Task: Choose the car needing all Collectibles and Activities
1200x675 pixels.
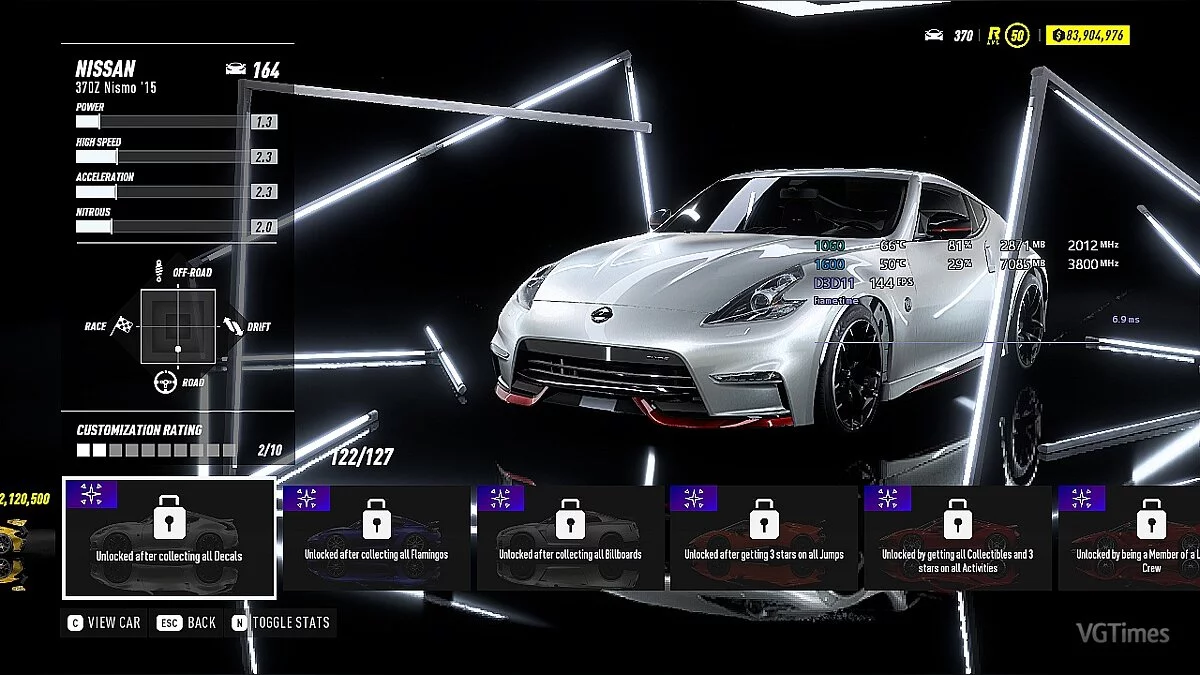Action: 957,538
